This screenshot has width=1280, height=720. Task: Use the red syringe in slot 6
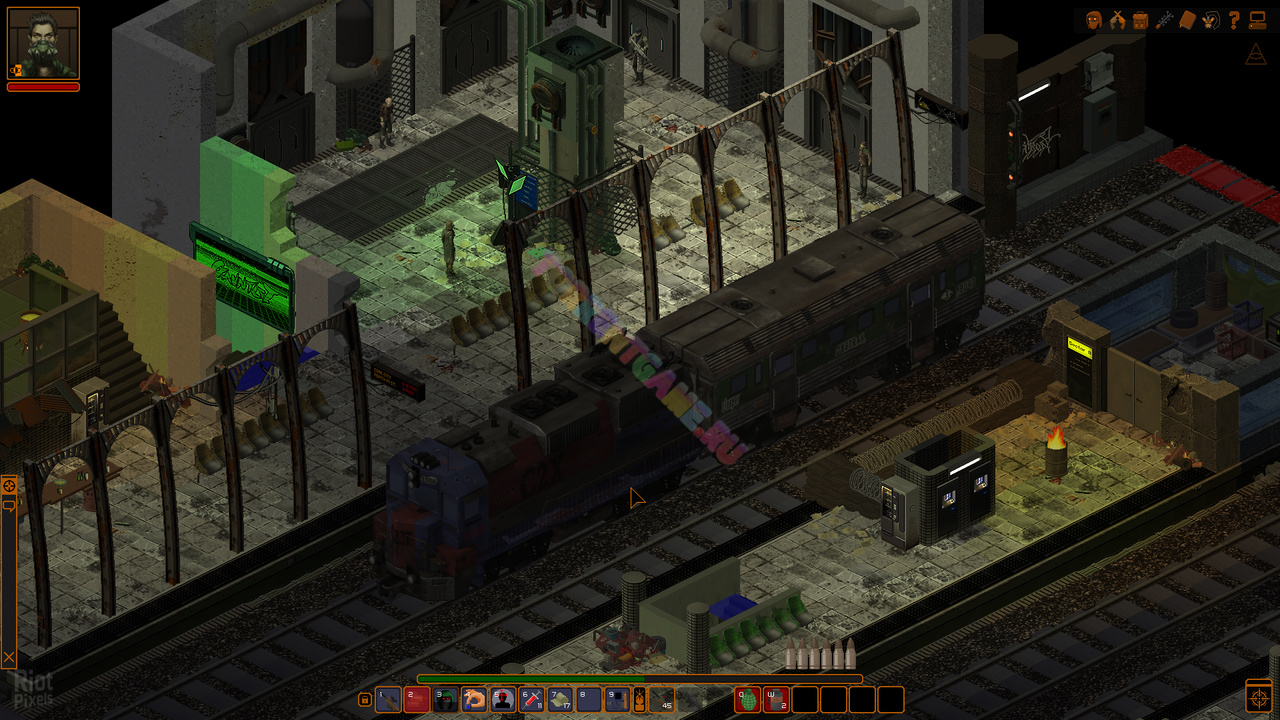(532, 699)
